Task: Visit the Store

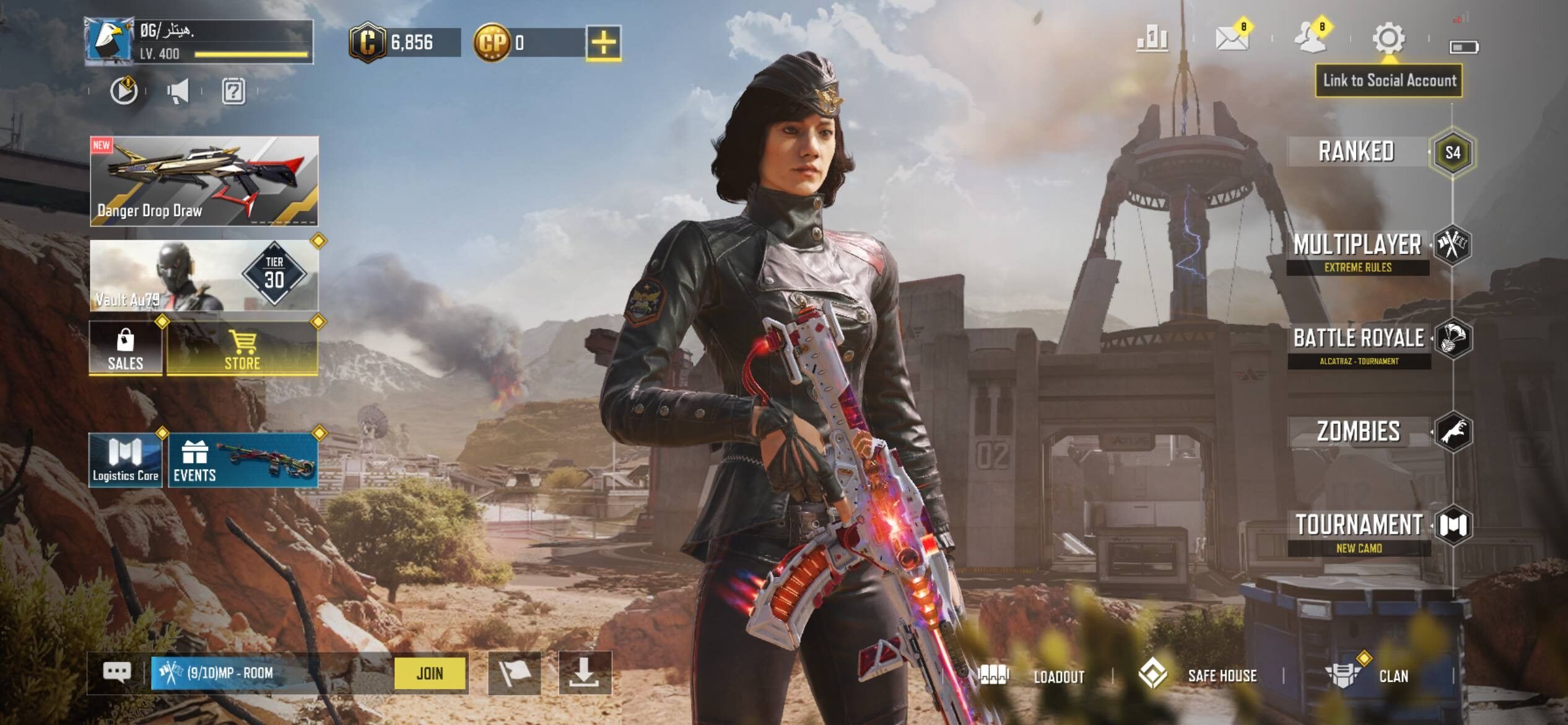Action: coord(242,349)
